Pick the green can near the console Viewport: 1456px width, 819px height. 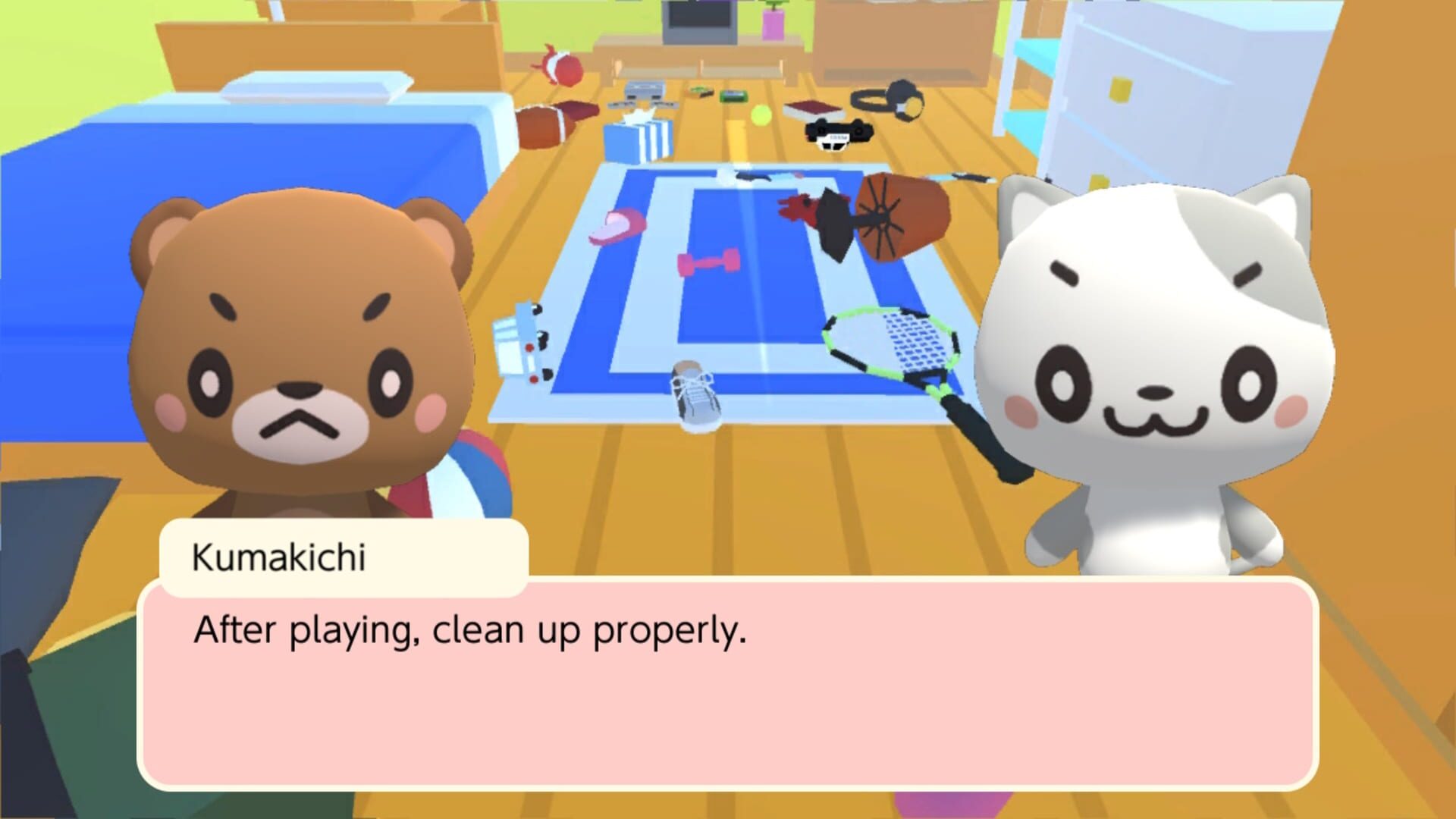[x=733, y=95]
